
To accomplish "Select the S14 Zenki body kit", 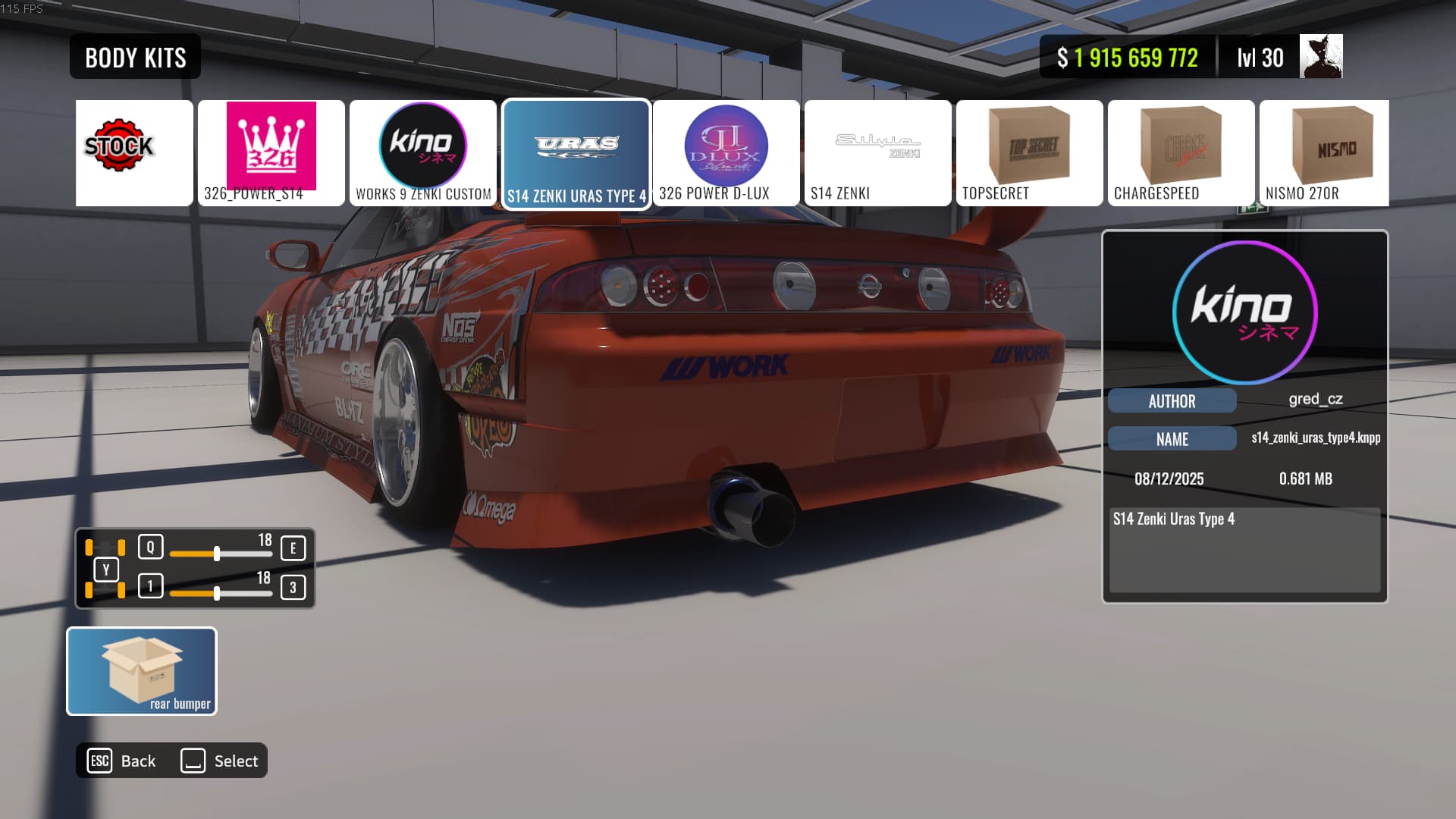I will [x=877, y=152].
